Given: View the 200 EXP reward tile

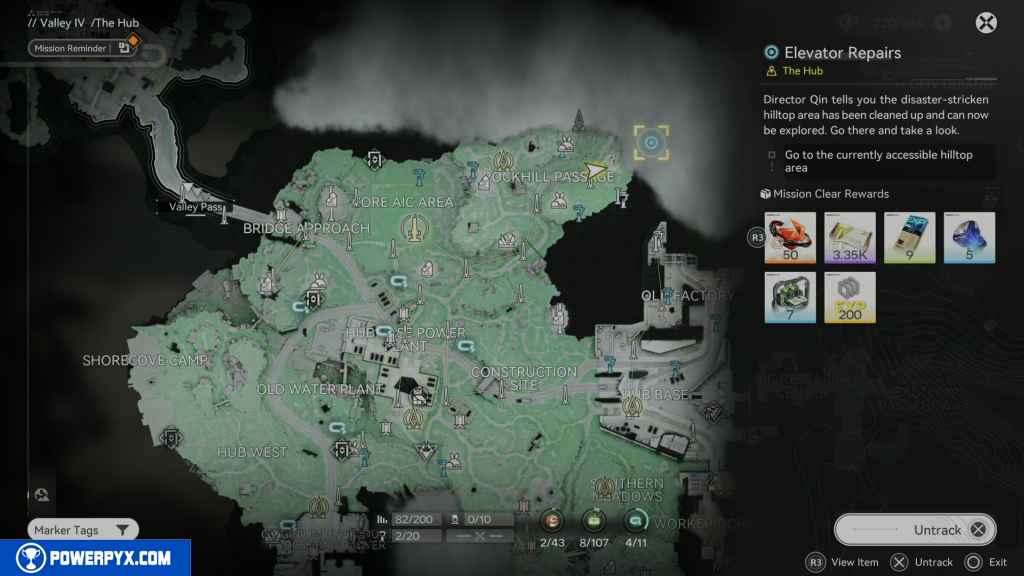Looking at the screenshot, I should click(x=850, y=297).
